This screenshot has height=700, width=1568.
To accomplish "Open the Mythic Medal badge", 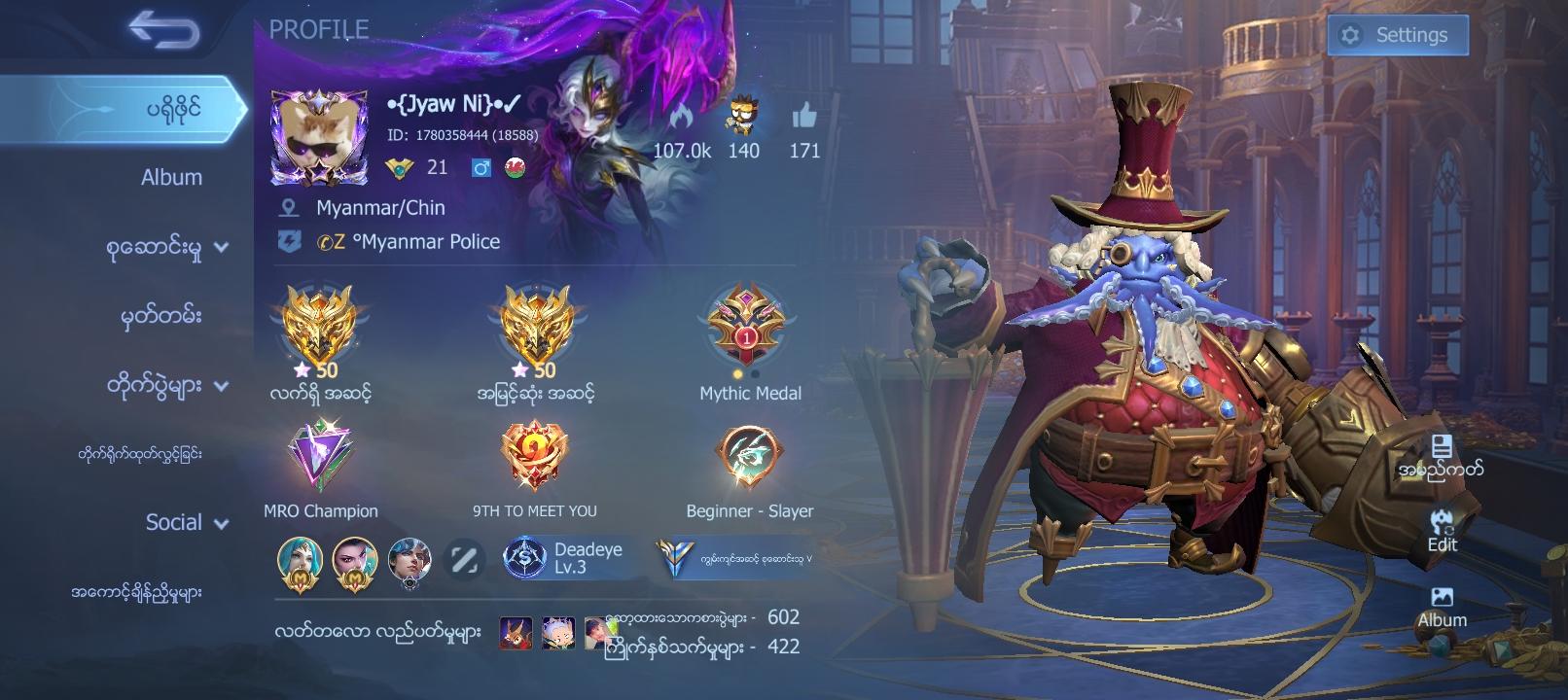I will tap(748, 331).
